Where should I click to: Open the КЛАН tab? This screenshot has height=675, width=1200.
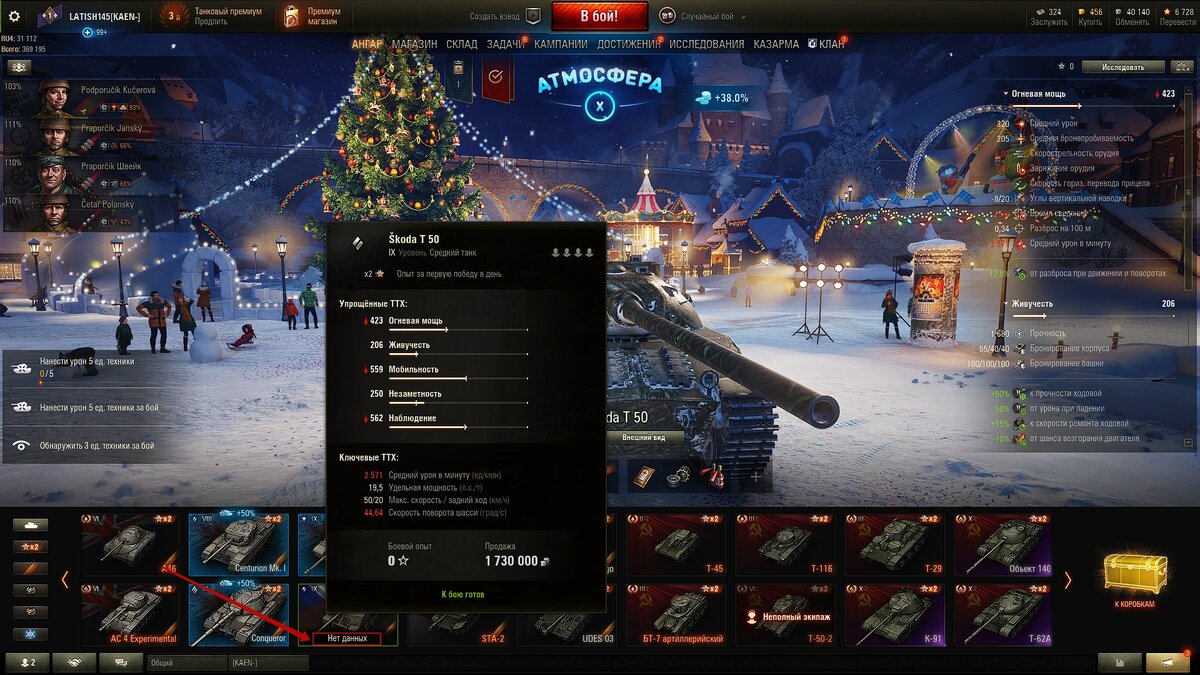[x=826, y=44]
